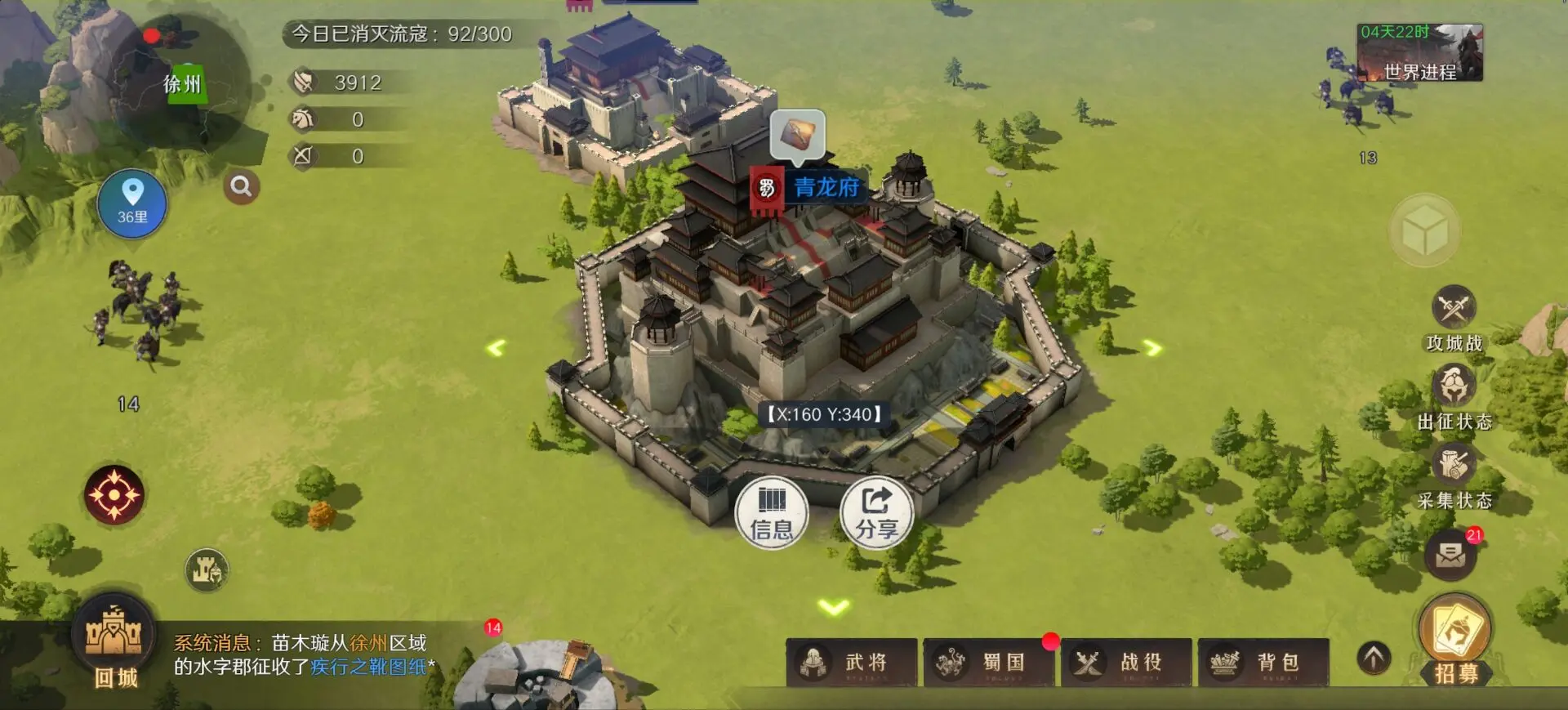1568x710 pixels.
Task: Open the 徐州 region minimap
Action: (180, 86)
